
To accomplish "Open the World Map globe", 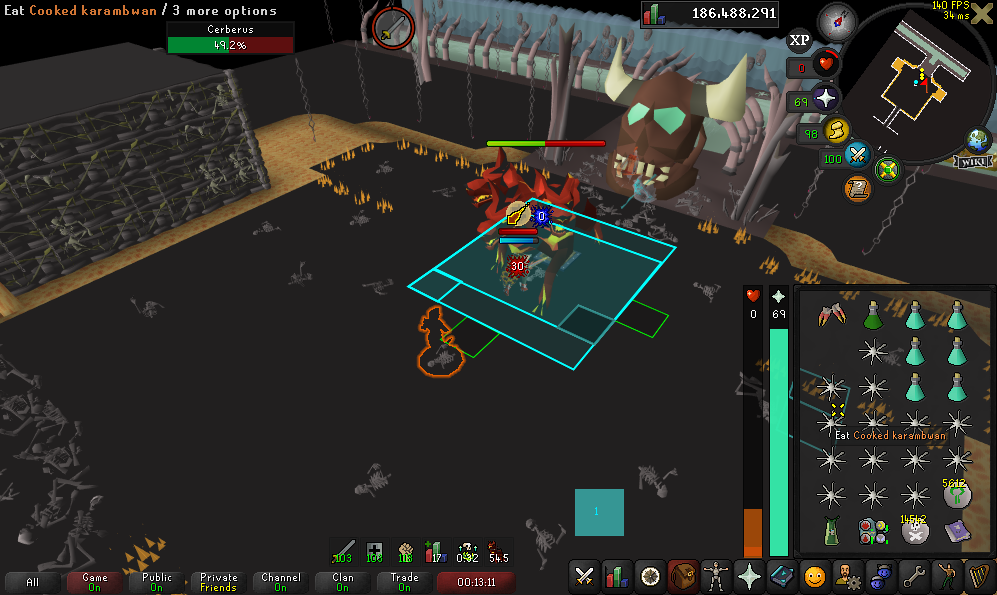I will (978, 140).
